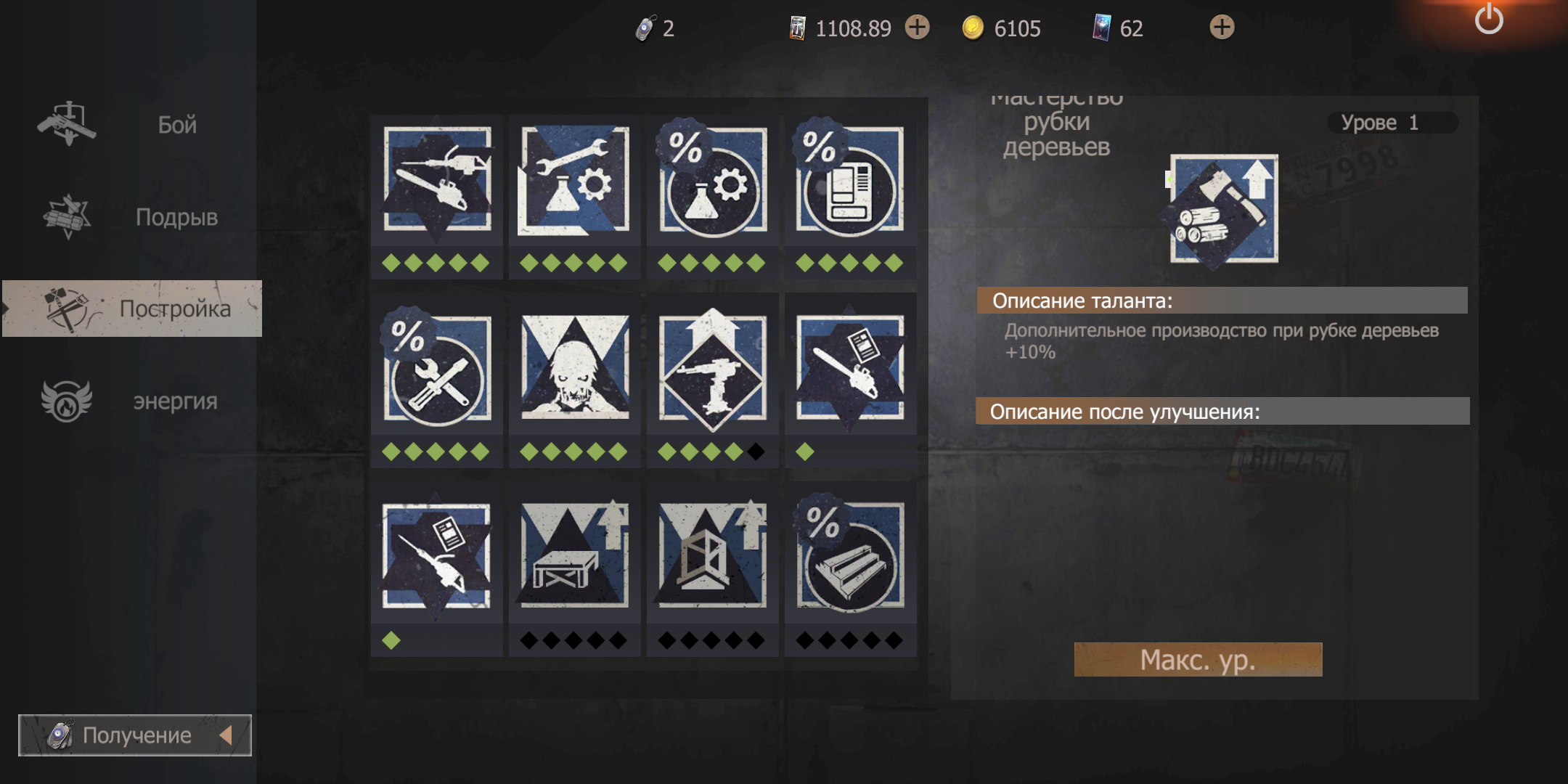Screen dimensions: 1568x784
Task: Pick the chainsaw with blueprint talent
Action: [x=850, y=368]
